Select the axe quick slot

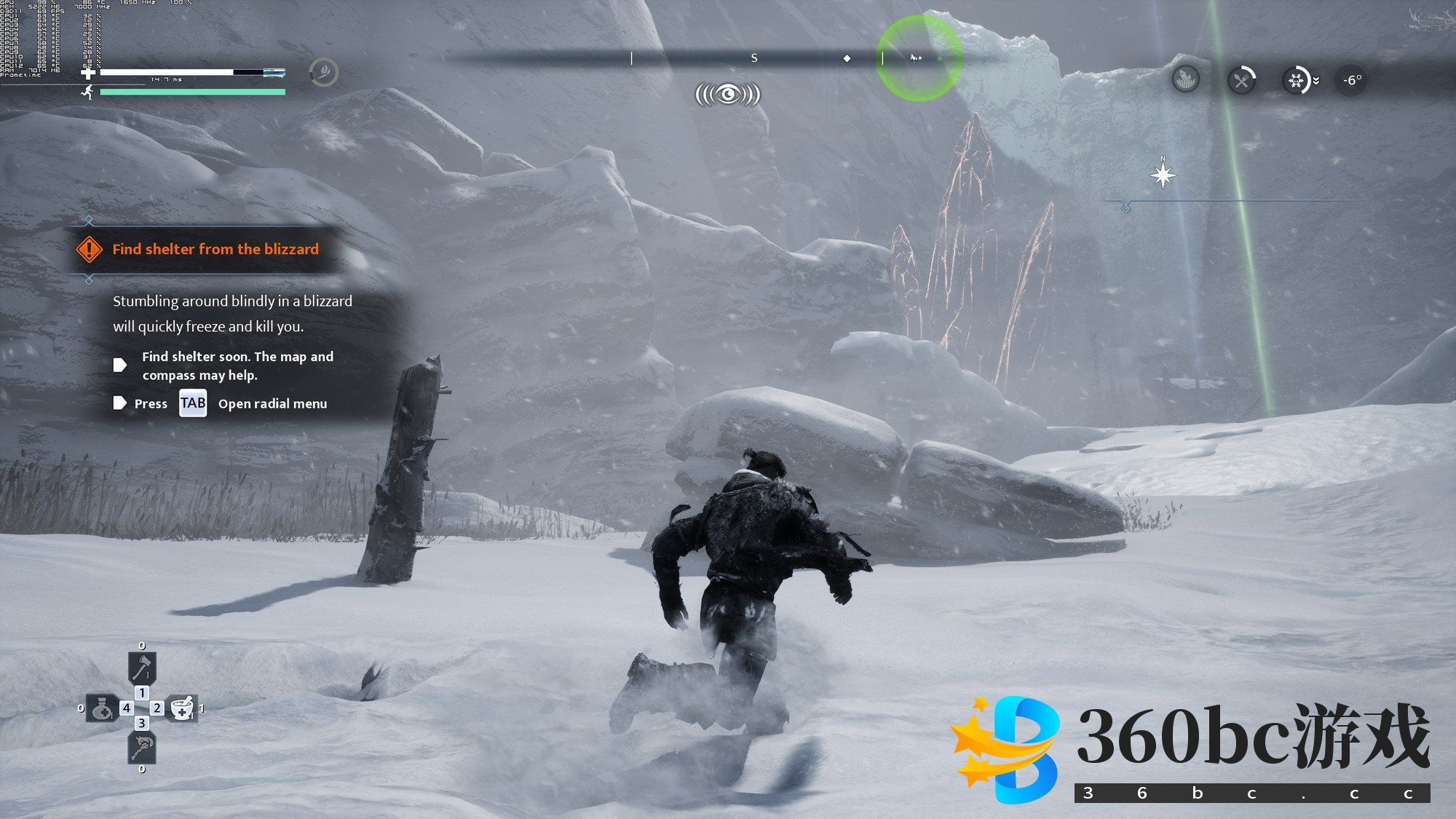tap(142, 666)
